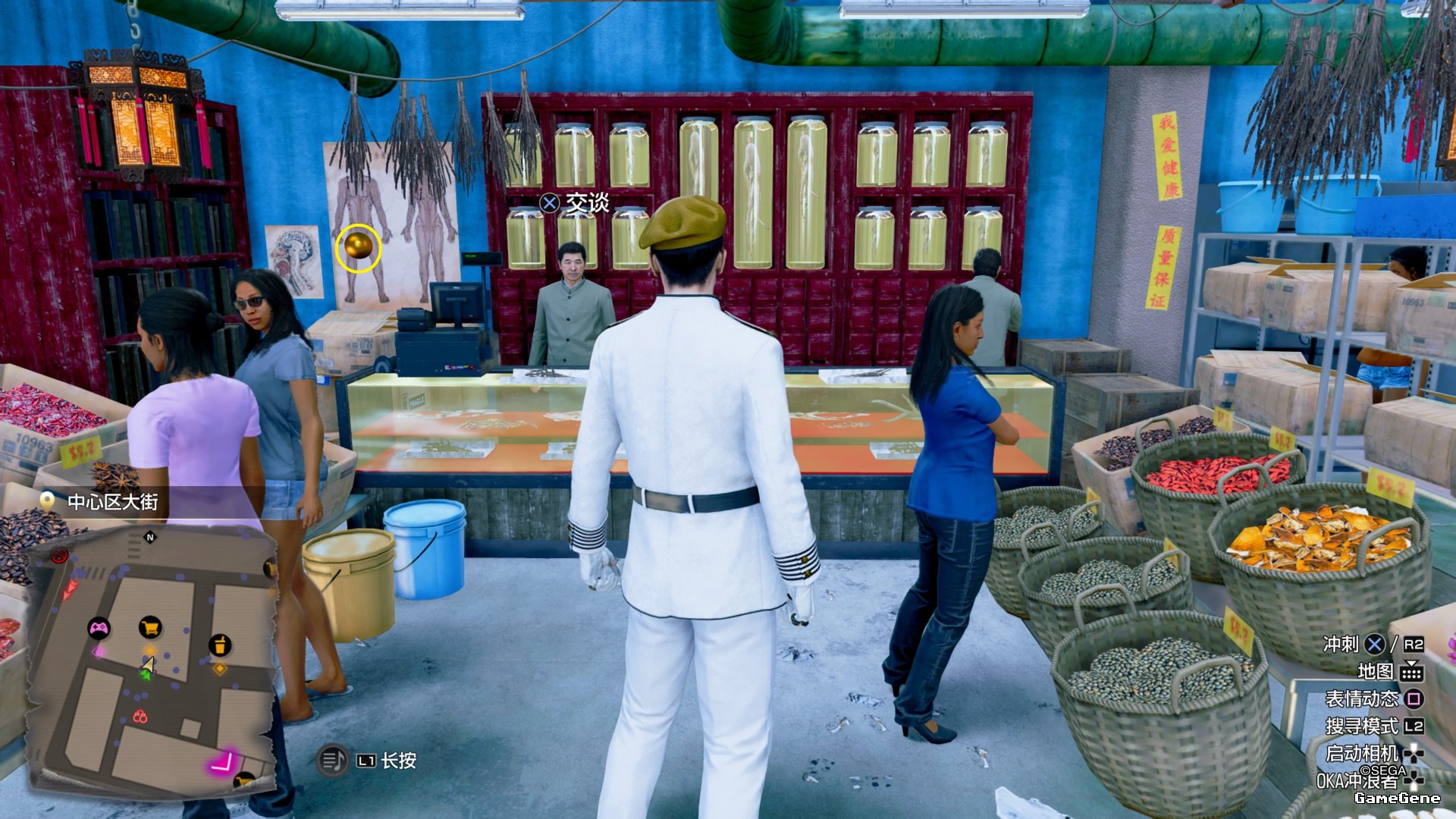The width and height of the screenshot is (1456, 819).
Task: Select the pink game controller map marker
Action: (99, 628)
